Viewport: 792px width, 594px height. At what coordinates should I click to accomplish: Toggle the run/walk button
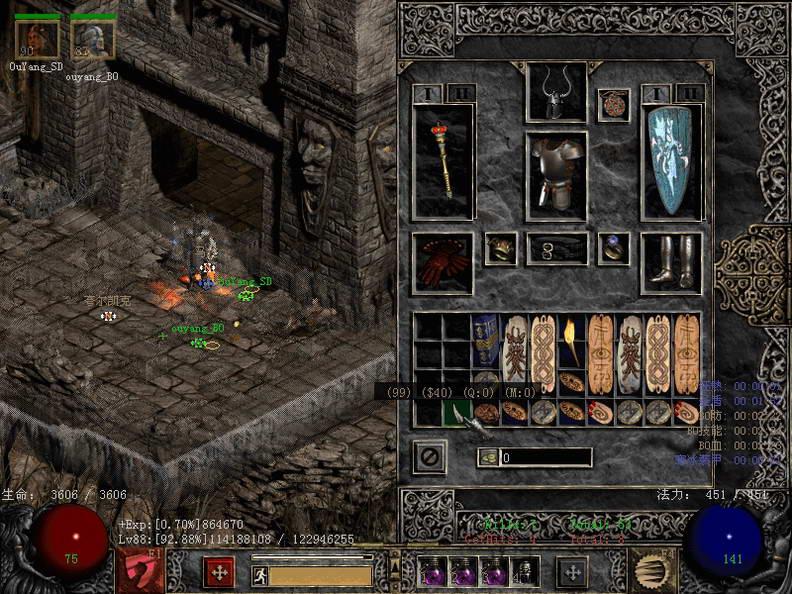tap(258, 574)
